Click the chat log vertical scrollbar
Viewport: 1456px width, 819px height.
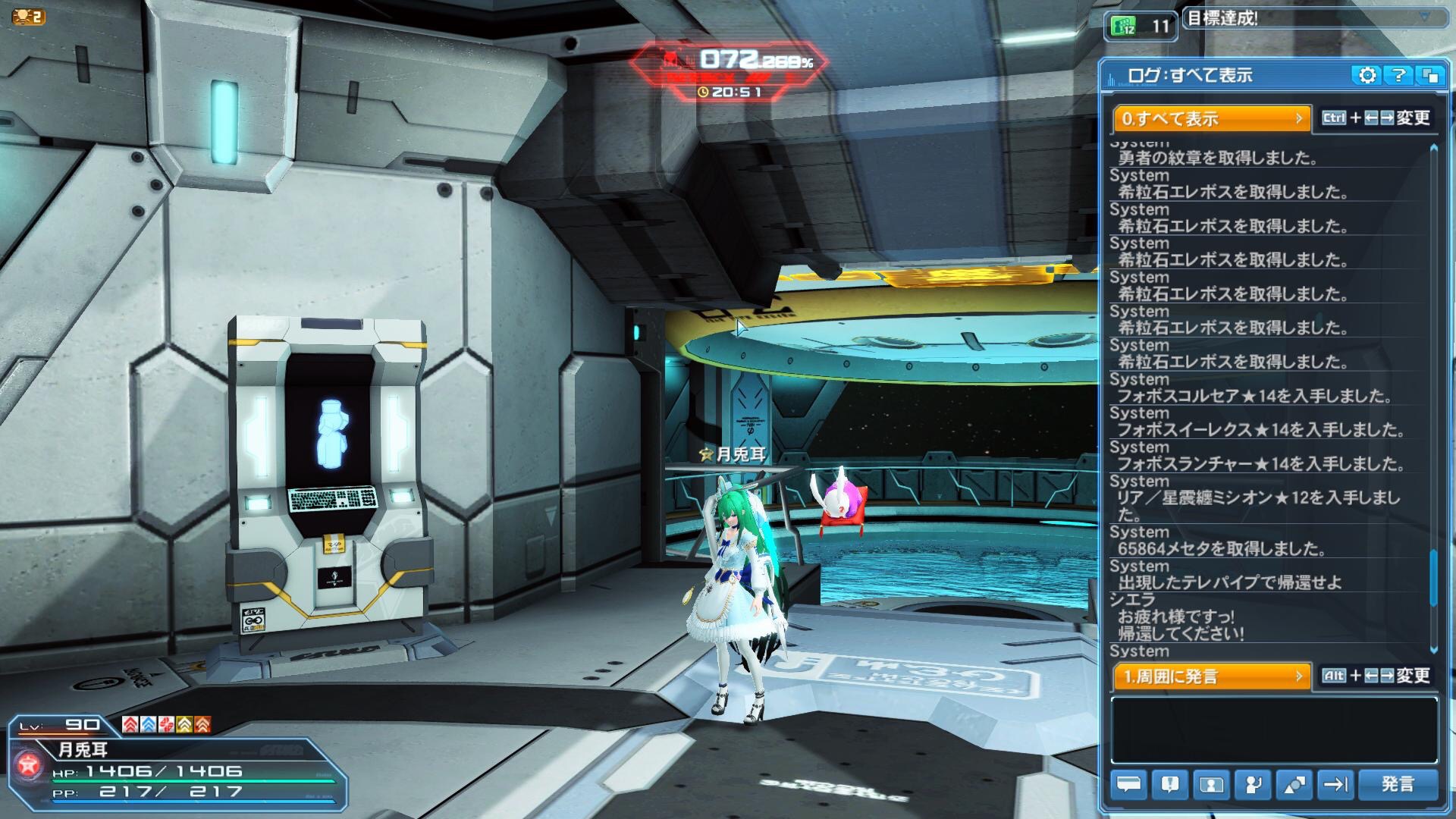tap(1433, 576)
